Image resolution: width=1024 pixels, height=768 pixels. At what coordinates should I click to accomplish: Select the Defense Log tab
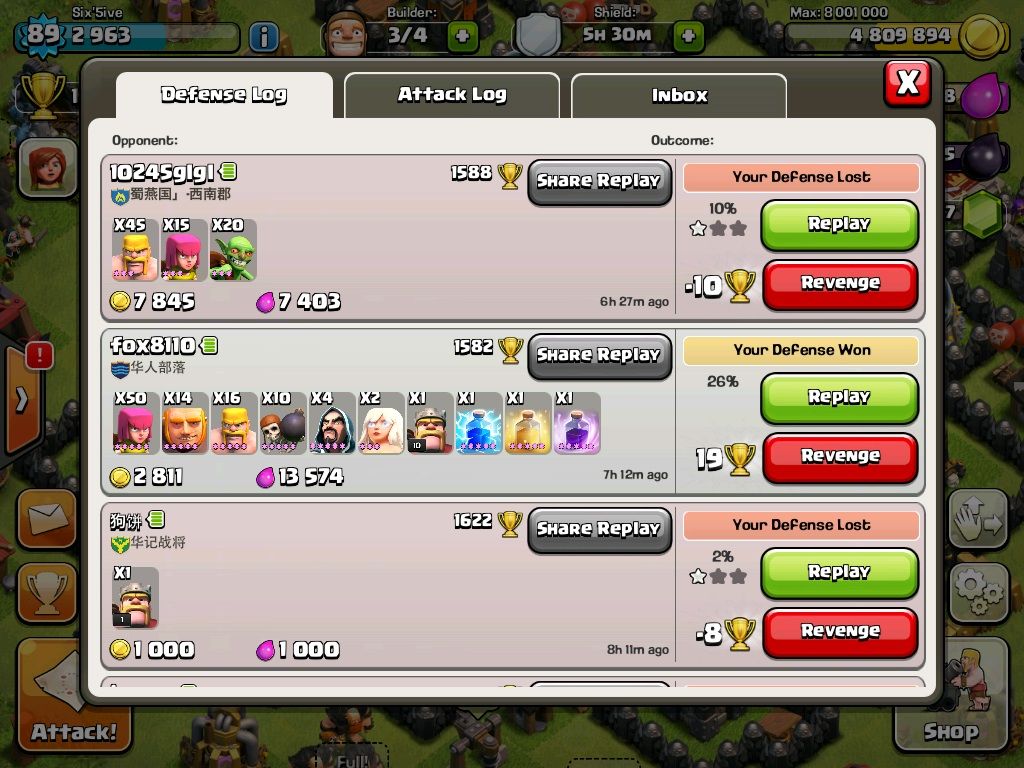224,96
